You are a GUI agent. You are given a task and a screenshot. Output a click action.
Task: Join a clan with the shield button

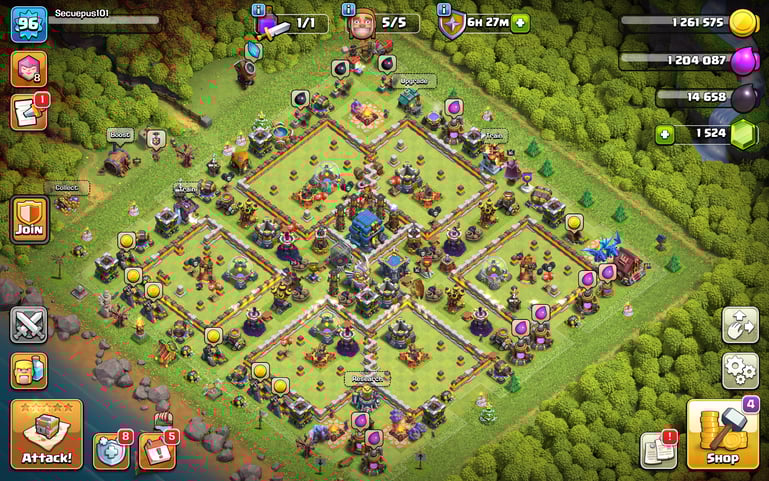[x=30, y=219]
